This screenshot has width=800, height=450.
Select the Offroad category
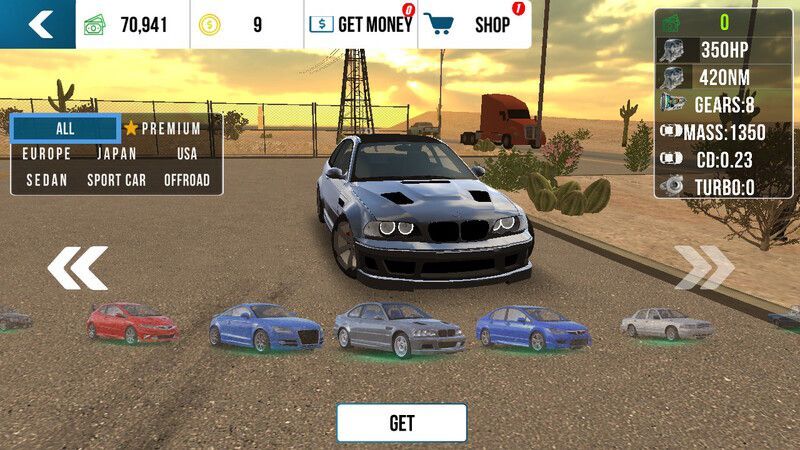187,180
